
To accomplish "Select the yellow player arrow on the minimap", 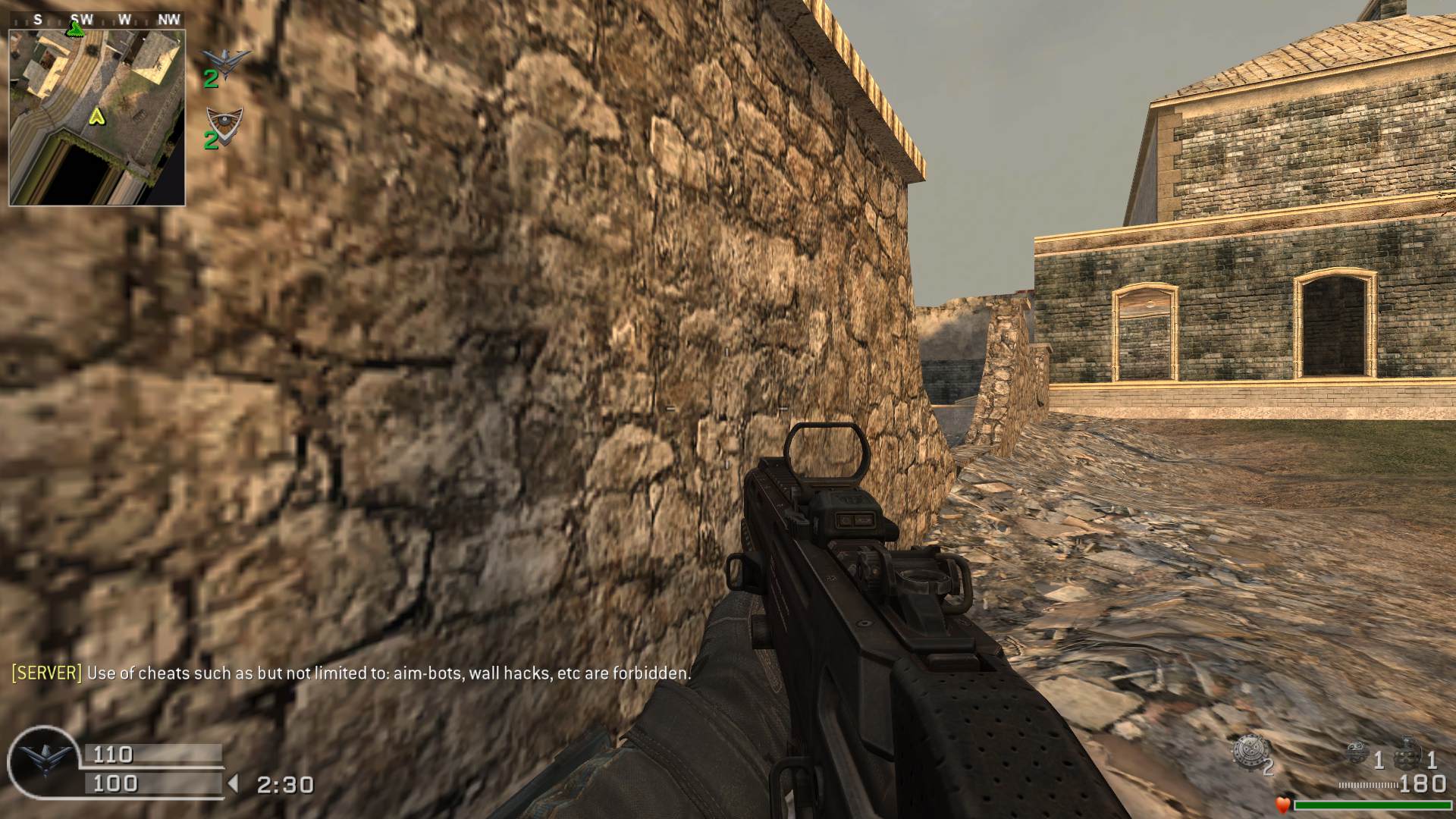I will click(x=96, y=117).
